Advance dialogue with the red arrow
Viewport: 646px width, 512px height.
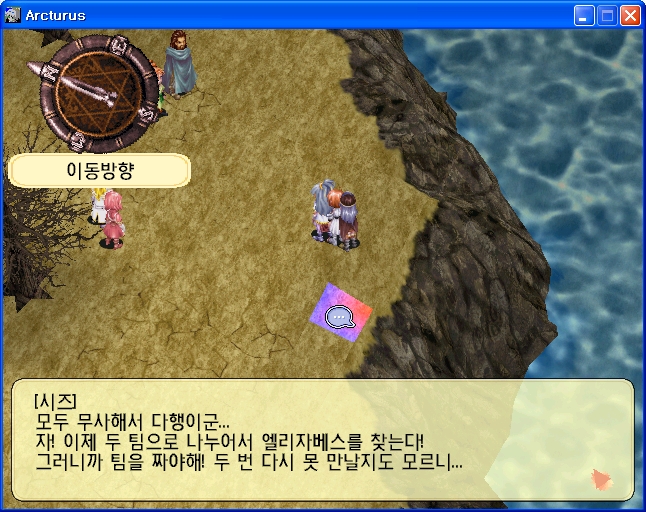(x=603, y=479)
